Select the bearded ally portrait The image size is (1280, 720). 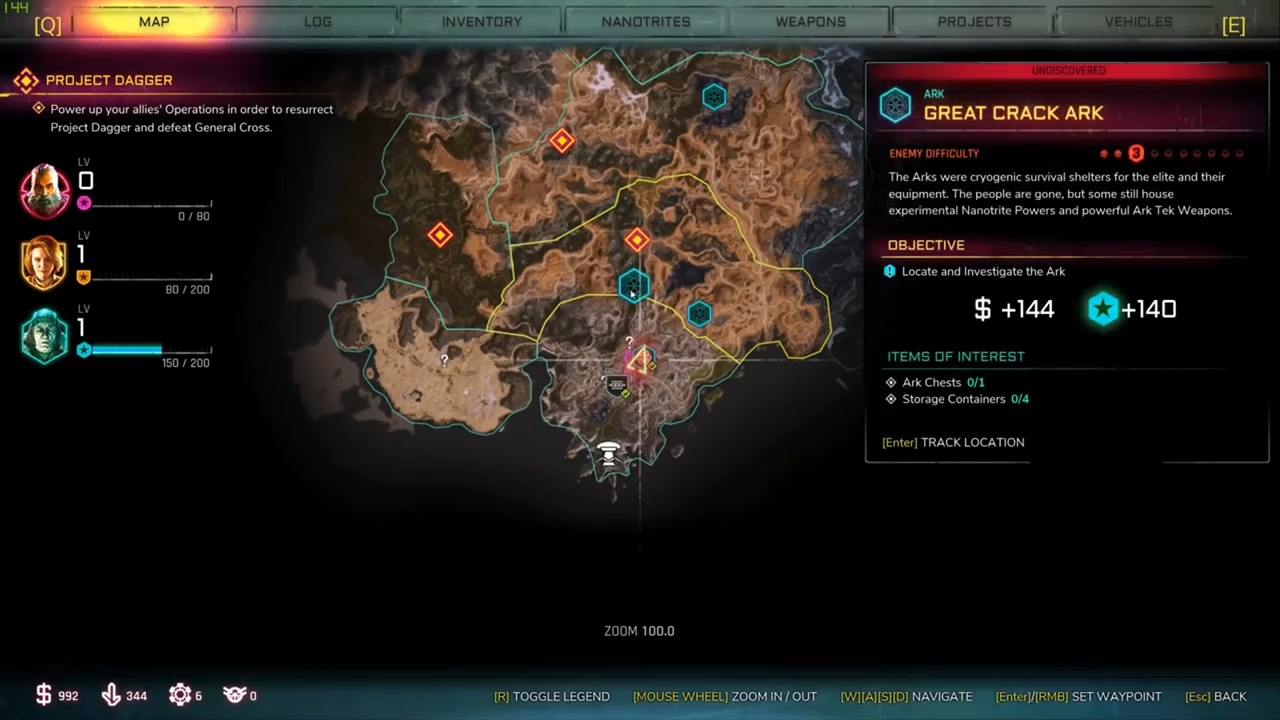pos(45,191)
